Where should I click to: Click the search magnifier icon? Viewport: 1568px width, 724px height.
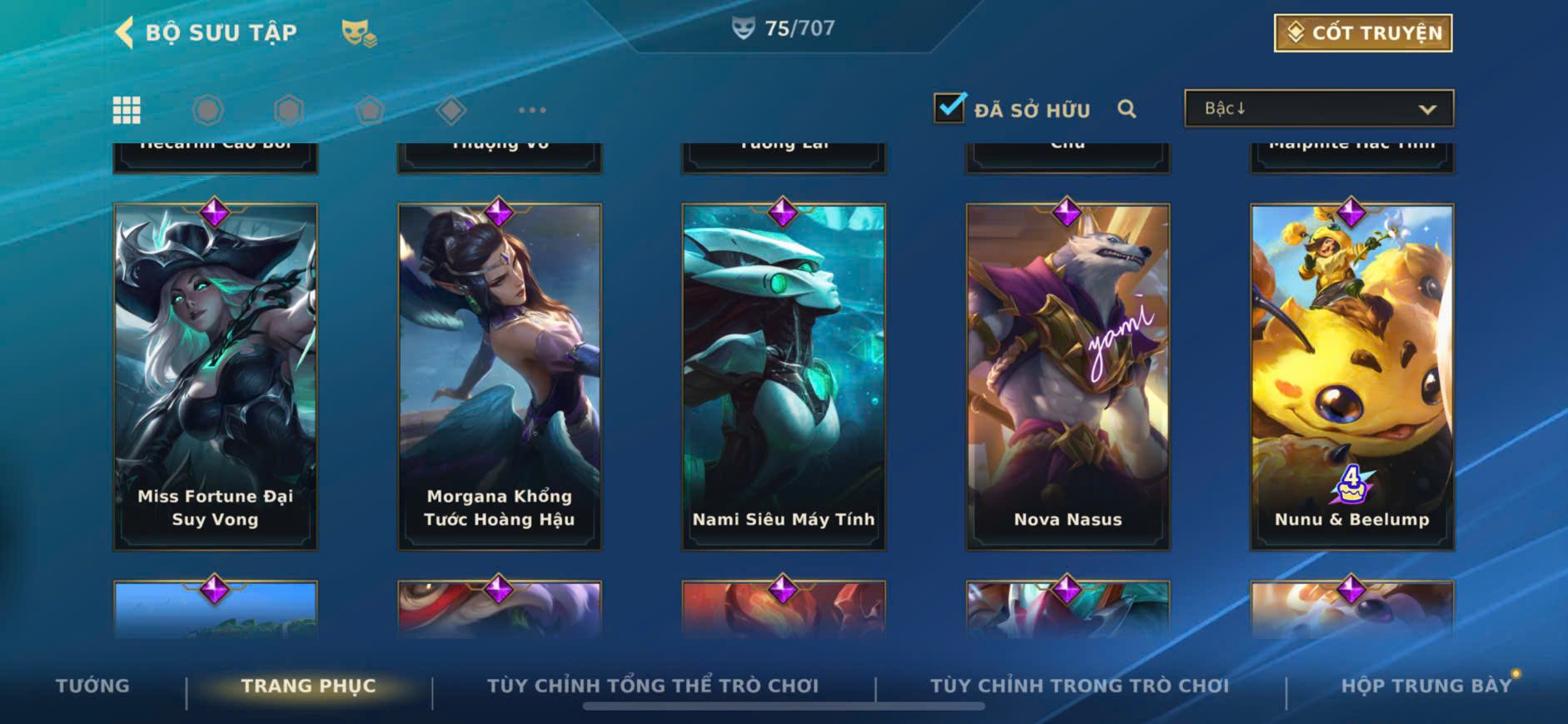click(x=1127, y=109)
